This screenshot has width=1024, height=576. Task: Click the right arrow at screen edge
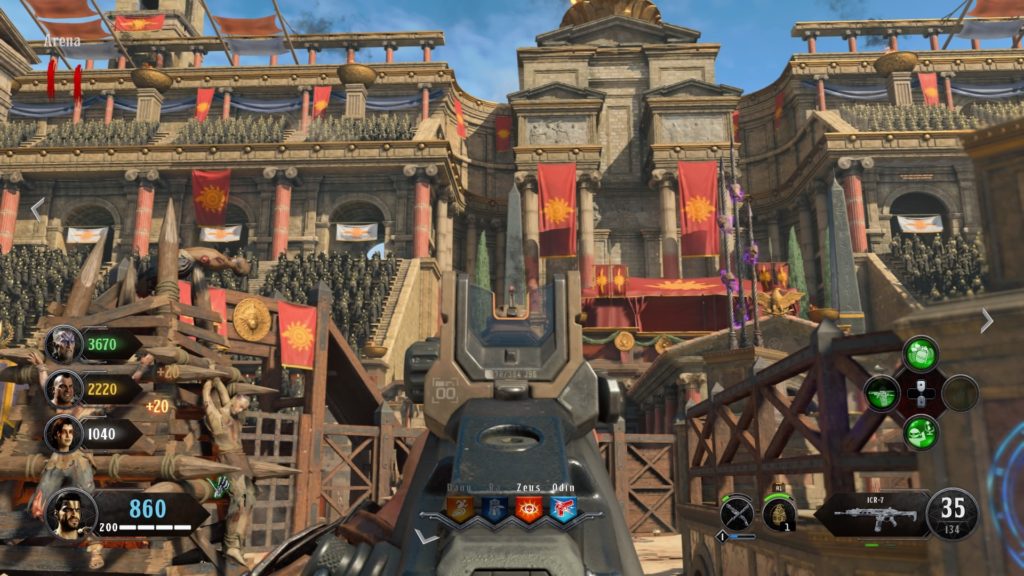coord(987,320)
